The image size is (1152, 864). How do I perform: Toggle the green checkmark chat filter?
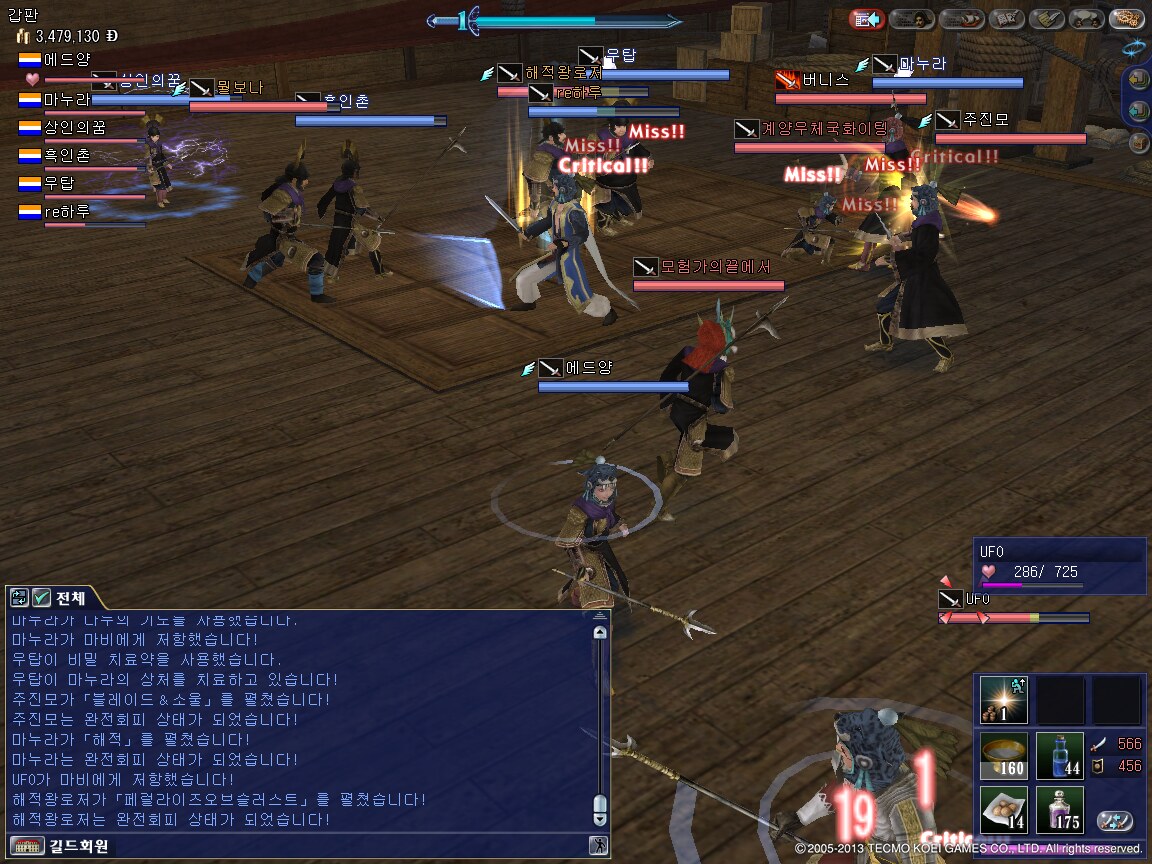click(x=41, y=598)
